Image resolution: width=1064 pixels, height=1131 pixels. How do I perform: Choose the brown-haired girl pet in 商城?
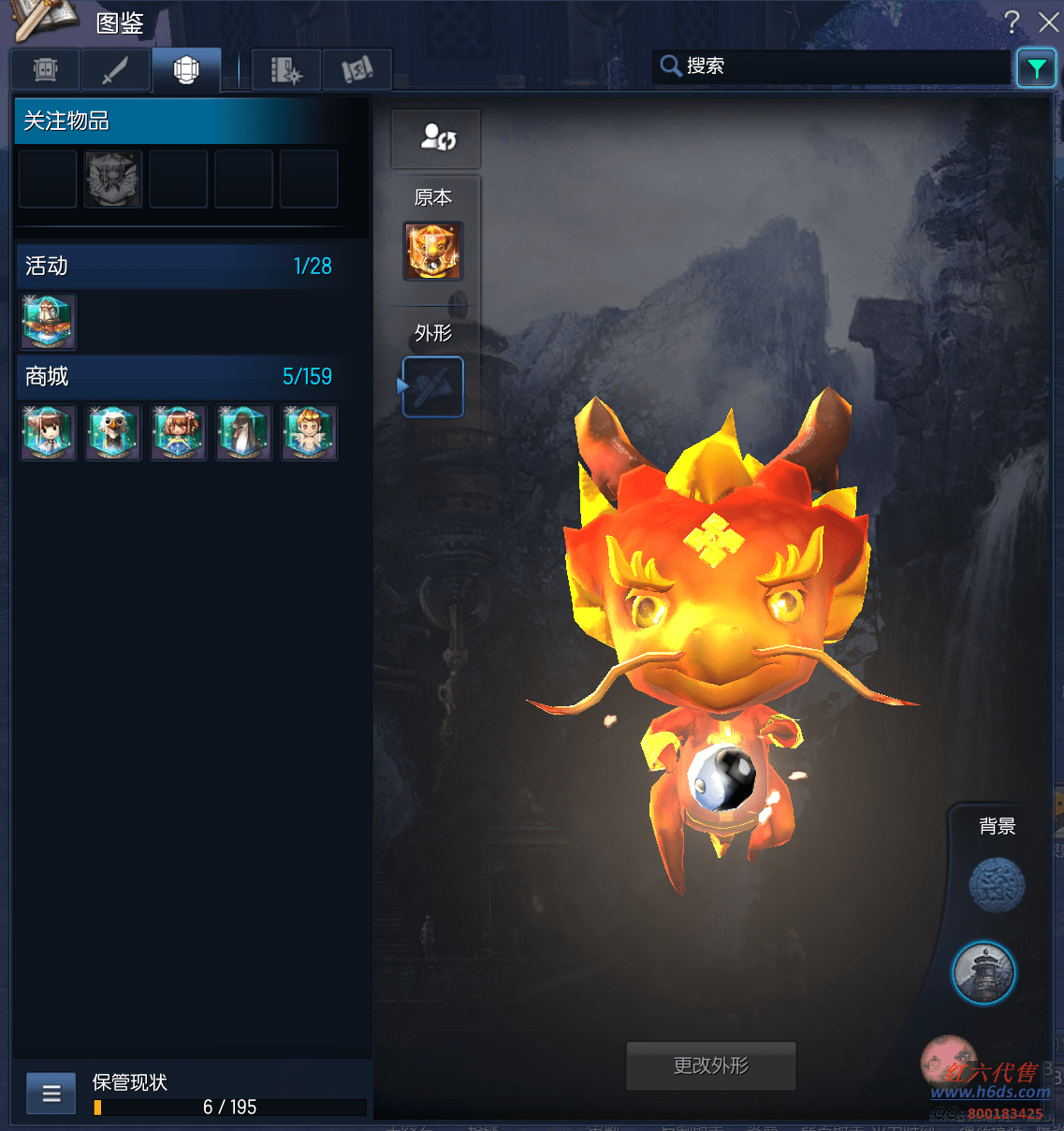(48, 432)
